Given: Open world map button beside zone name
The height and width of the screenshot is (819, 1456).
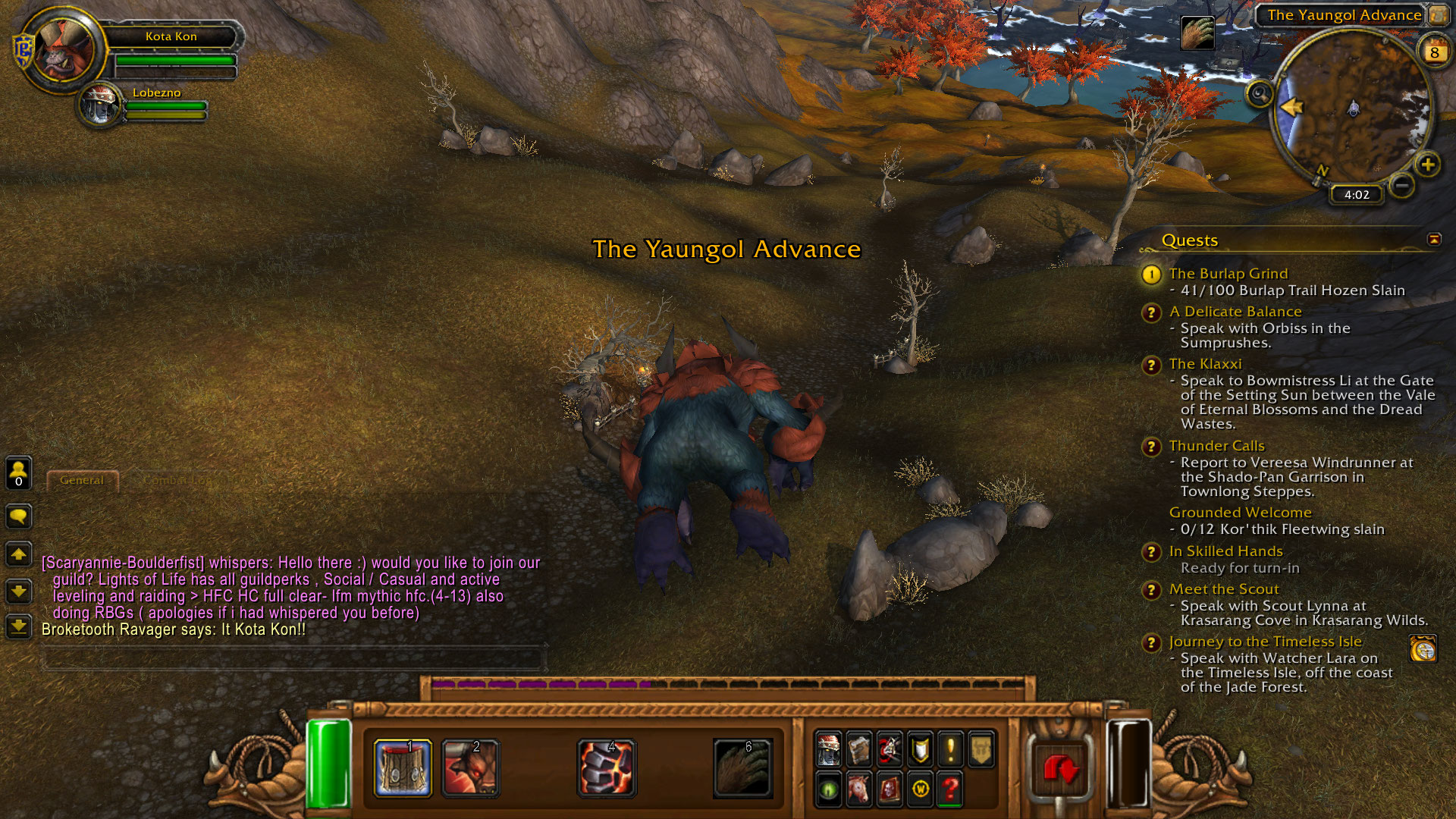Looking at the screenshot, I should click(1437, 14).
